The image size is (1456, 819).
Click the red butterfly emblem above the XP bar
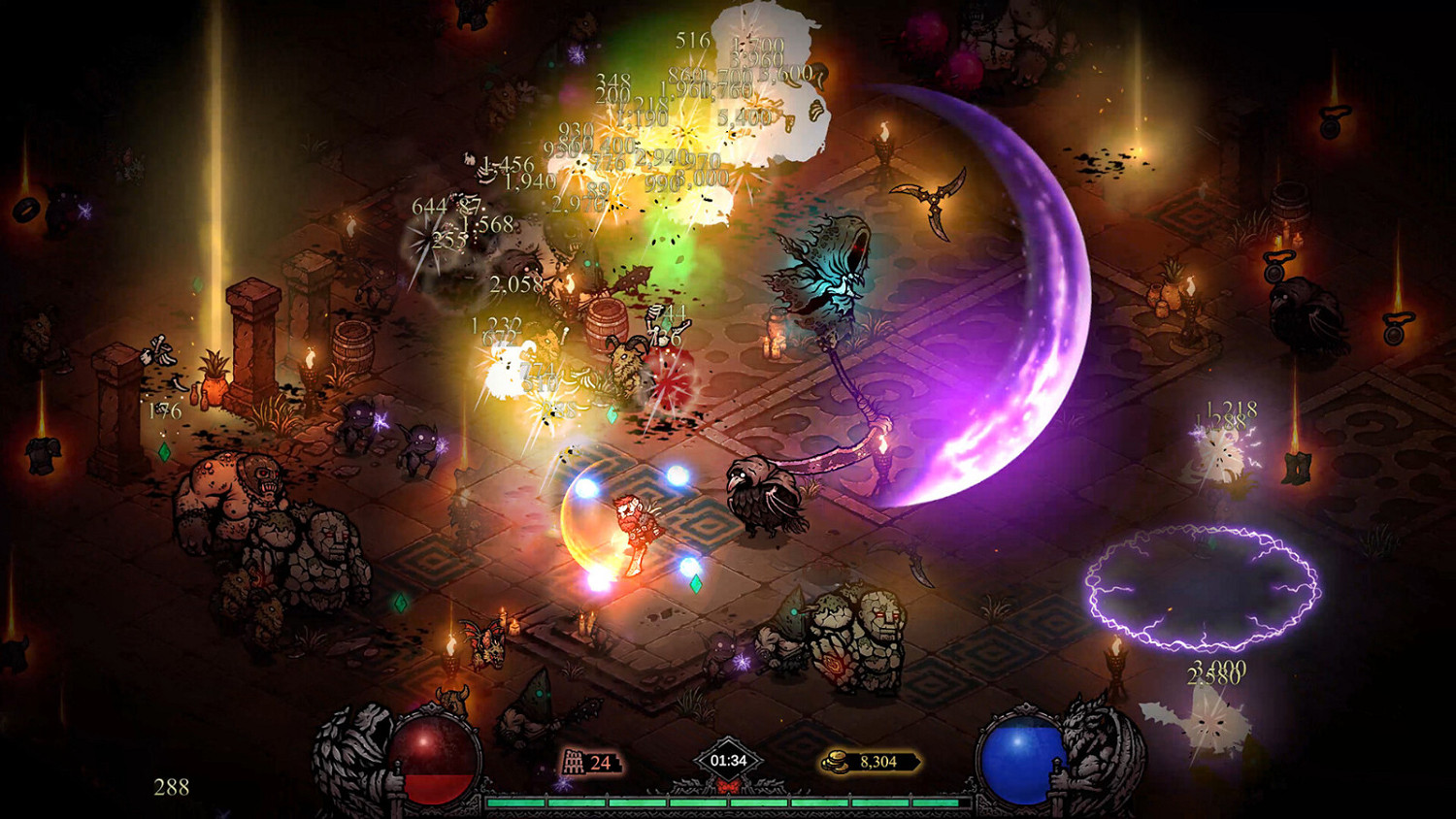(x=728, y=788)
